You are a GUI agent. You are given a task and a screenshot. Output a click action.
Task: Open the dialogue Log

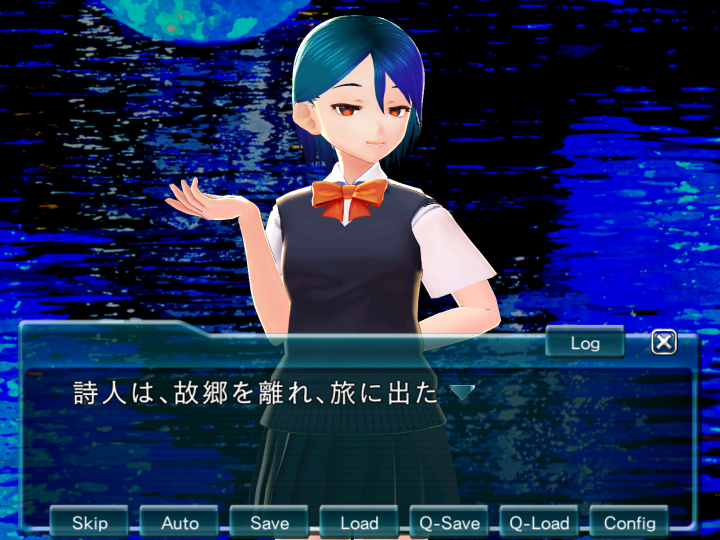click(585, 343)
